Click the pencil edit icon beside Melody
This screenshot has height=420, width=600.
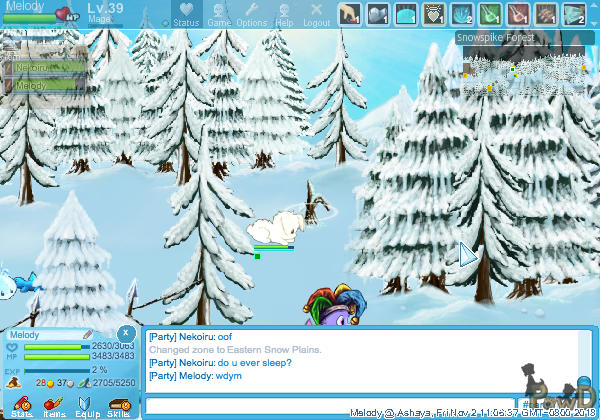coord(87,333)
